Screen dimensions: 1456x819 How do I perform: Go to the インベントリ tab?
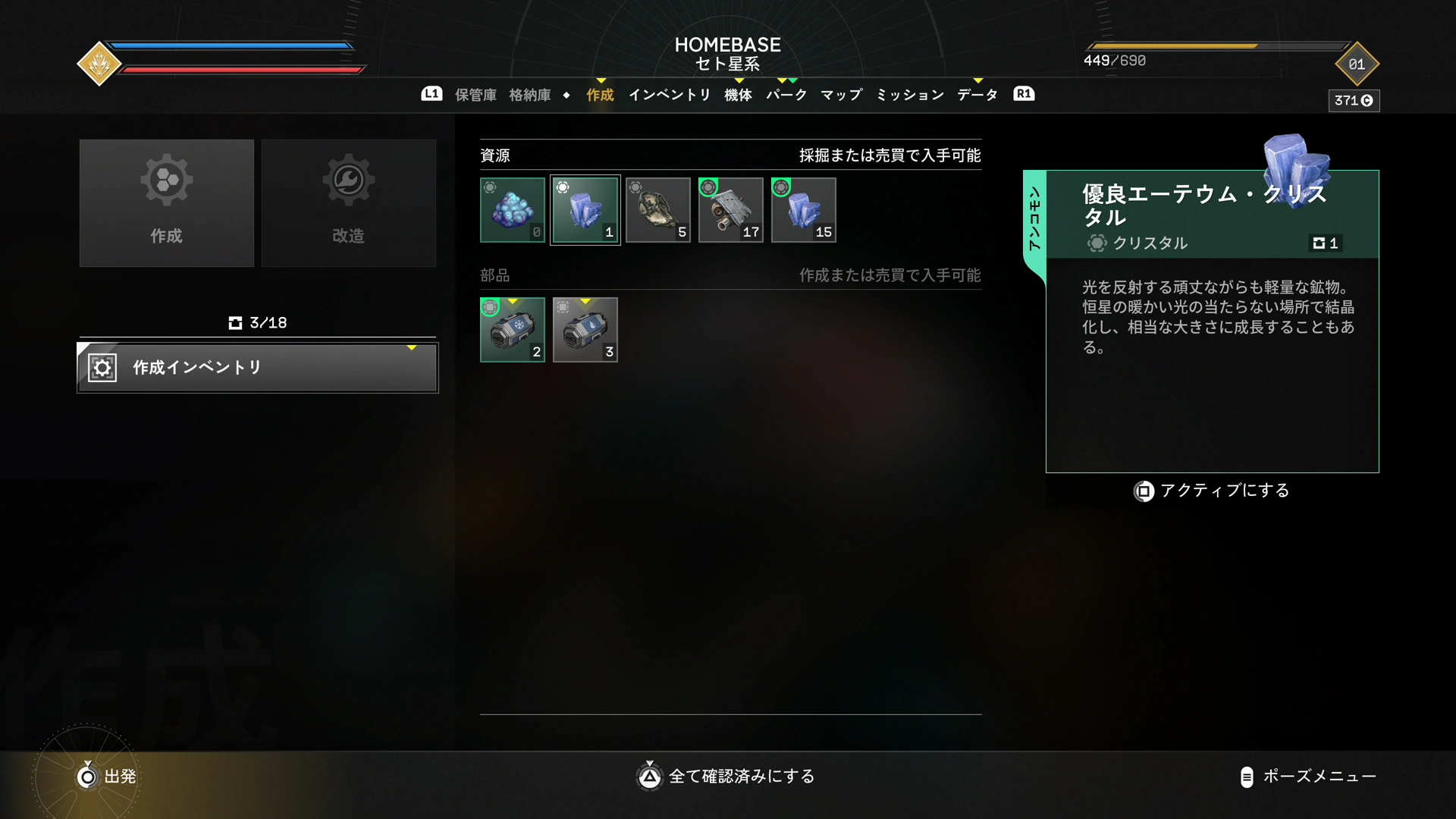669,95
